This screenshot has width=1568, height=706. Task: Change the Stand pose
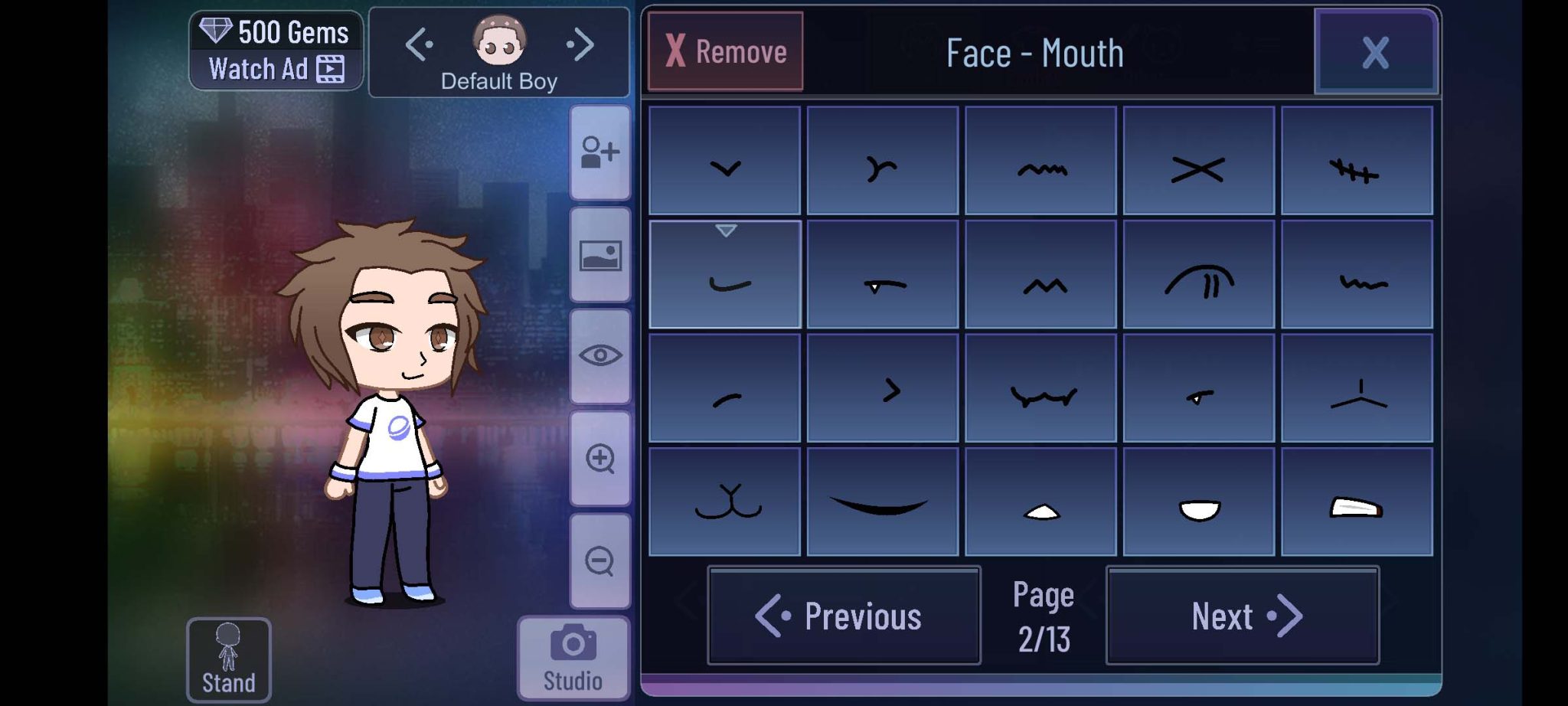(x=228, y=659)
